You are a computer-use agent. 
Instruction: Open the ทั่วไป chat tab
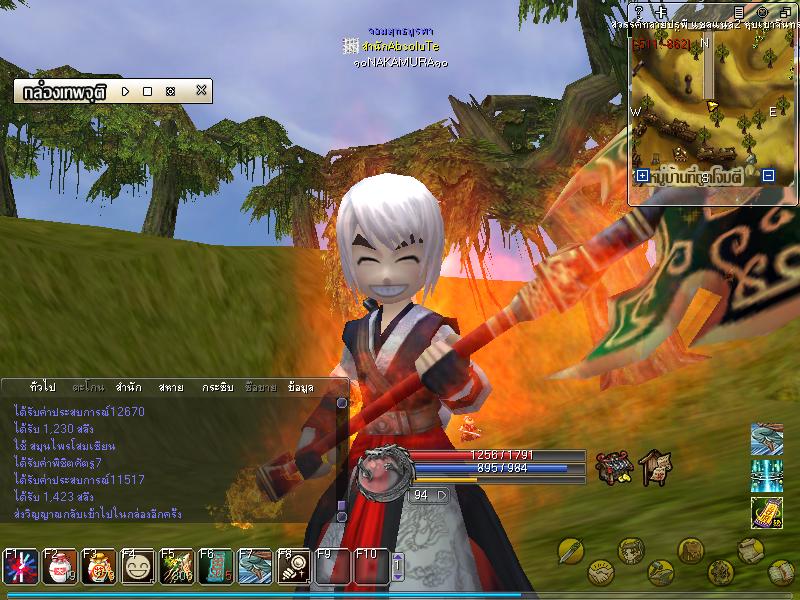pyautogui.click(x=43, y=386)
